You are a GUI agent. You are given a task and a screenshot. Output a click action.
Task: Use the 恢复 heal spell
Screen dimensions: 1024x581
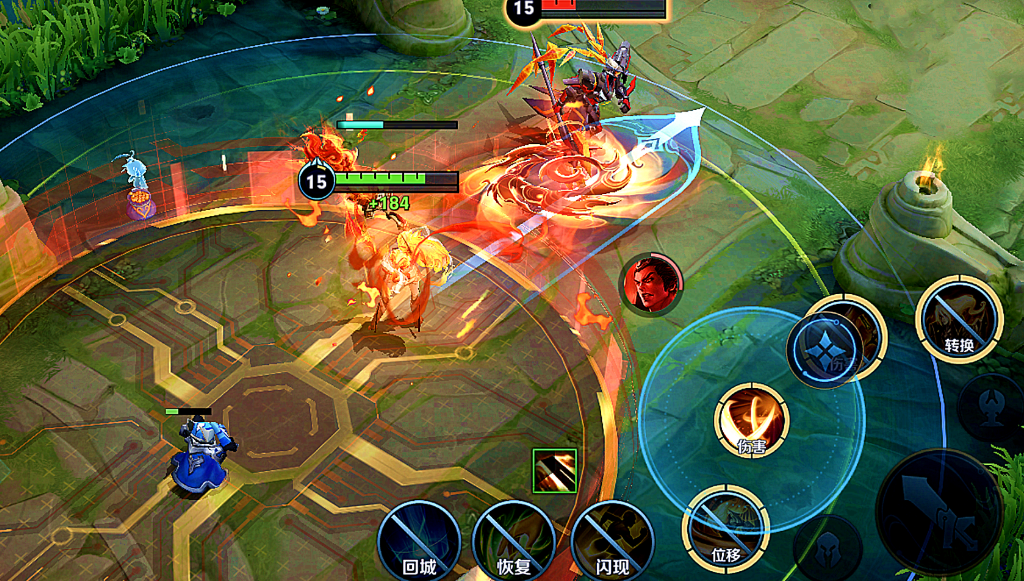[513, 540]
